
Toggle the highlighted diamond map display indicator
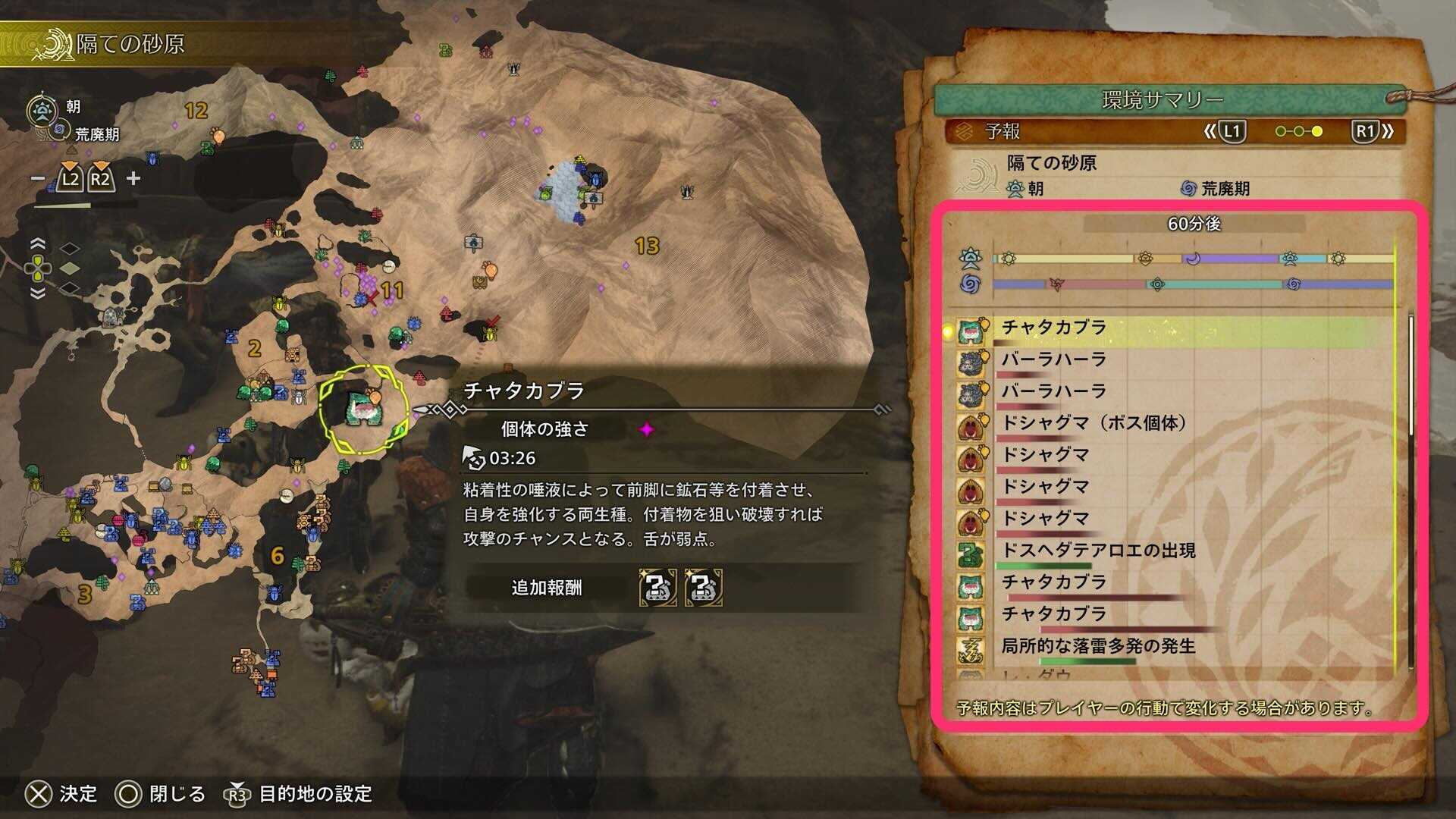point(70,268)
